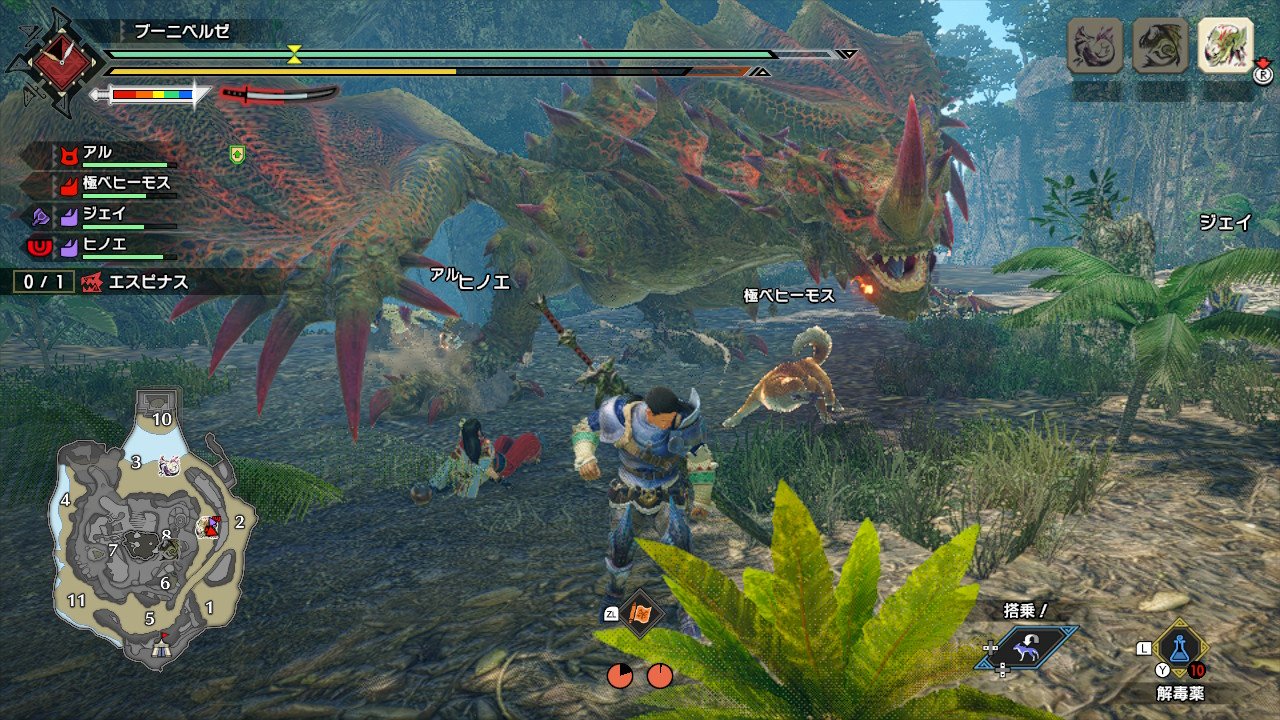
Task: Click the white monster marker near area 3
Action: point(168,465)
